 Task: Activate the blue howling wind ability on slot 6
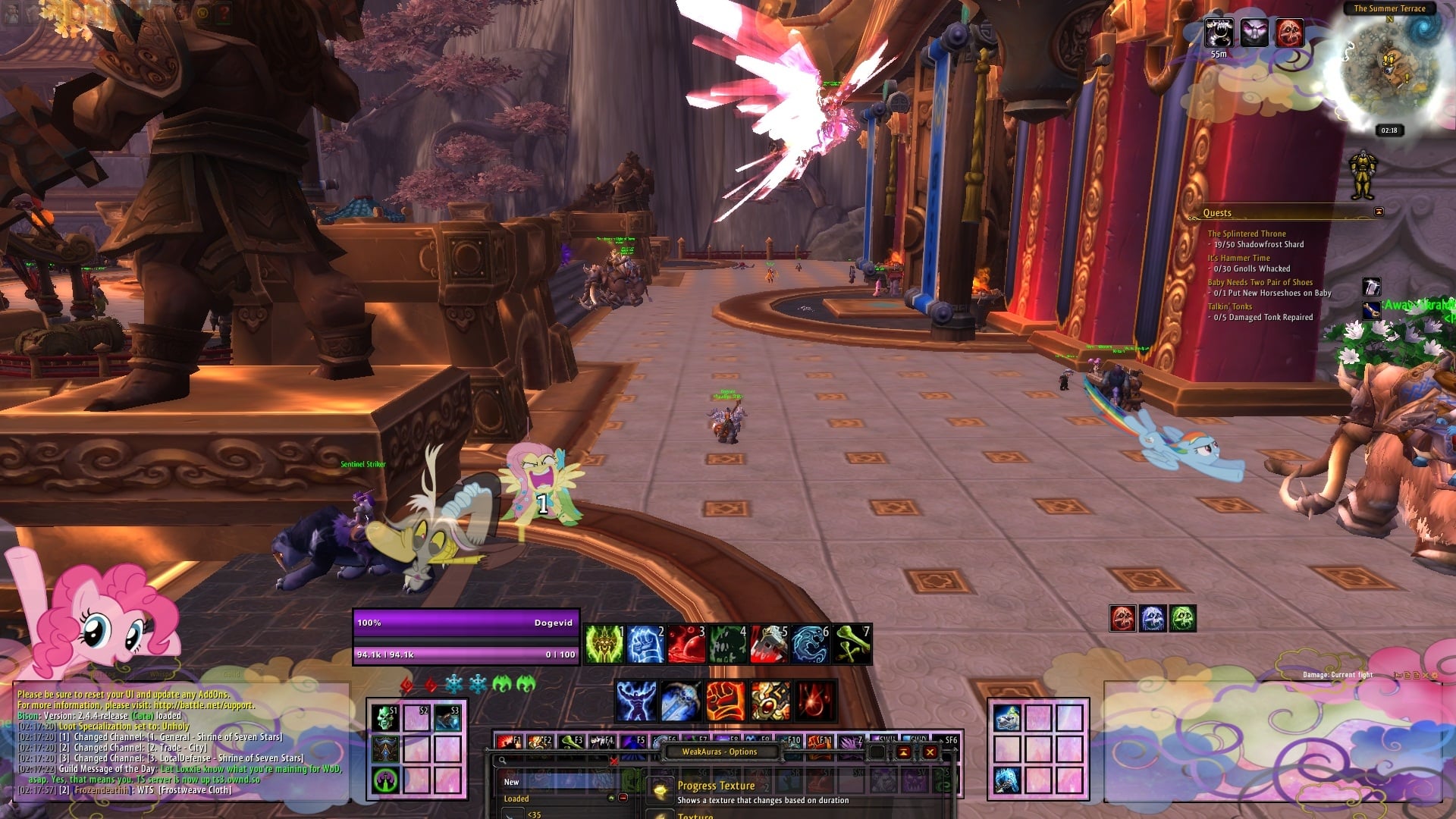[809, 644]
